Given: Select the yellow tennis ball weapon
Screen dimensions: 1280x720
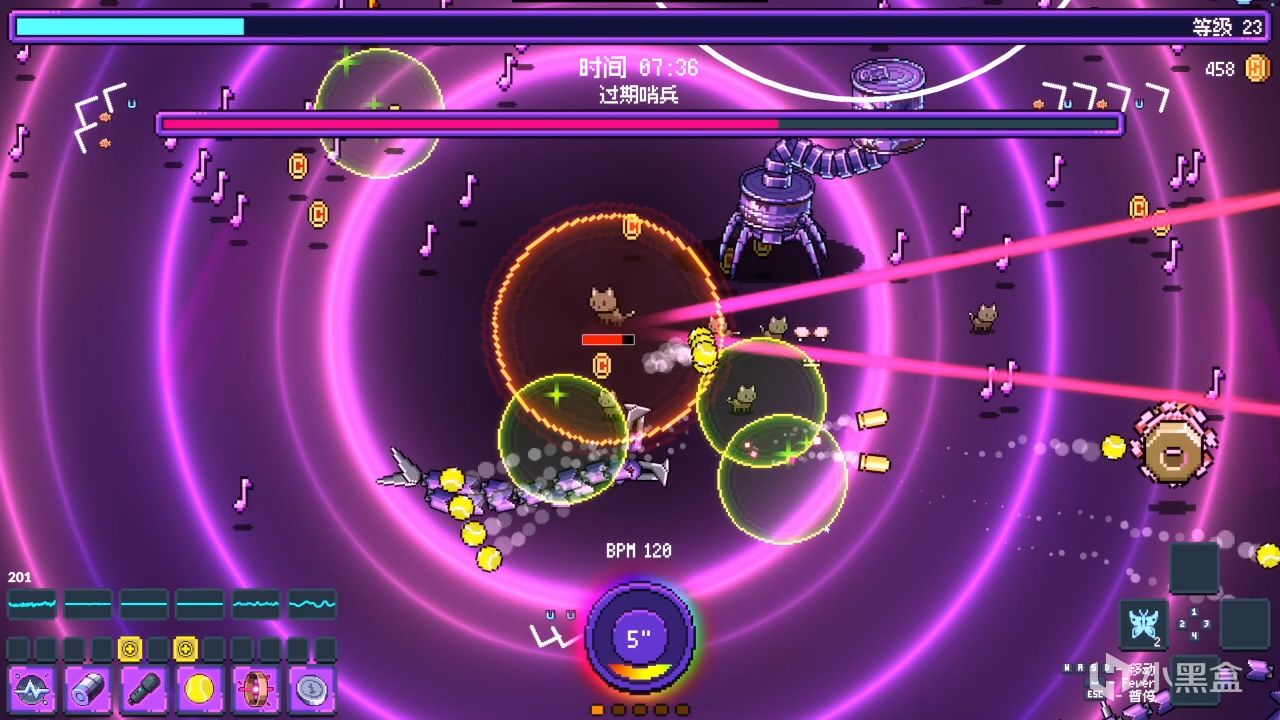Looking at the screenshot, I should pyautogui.click(x=200, y=690).
